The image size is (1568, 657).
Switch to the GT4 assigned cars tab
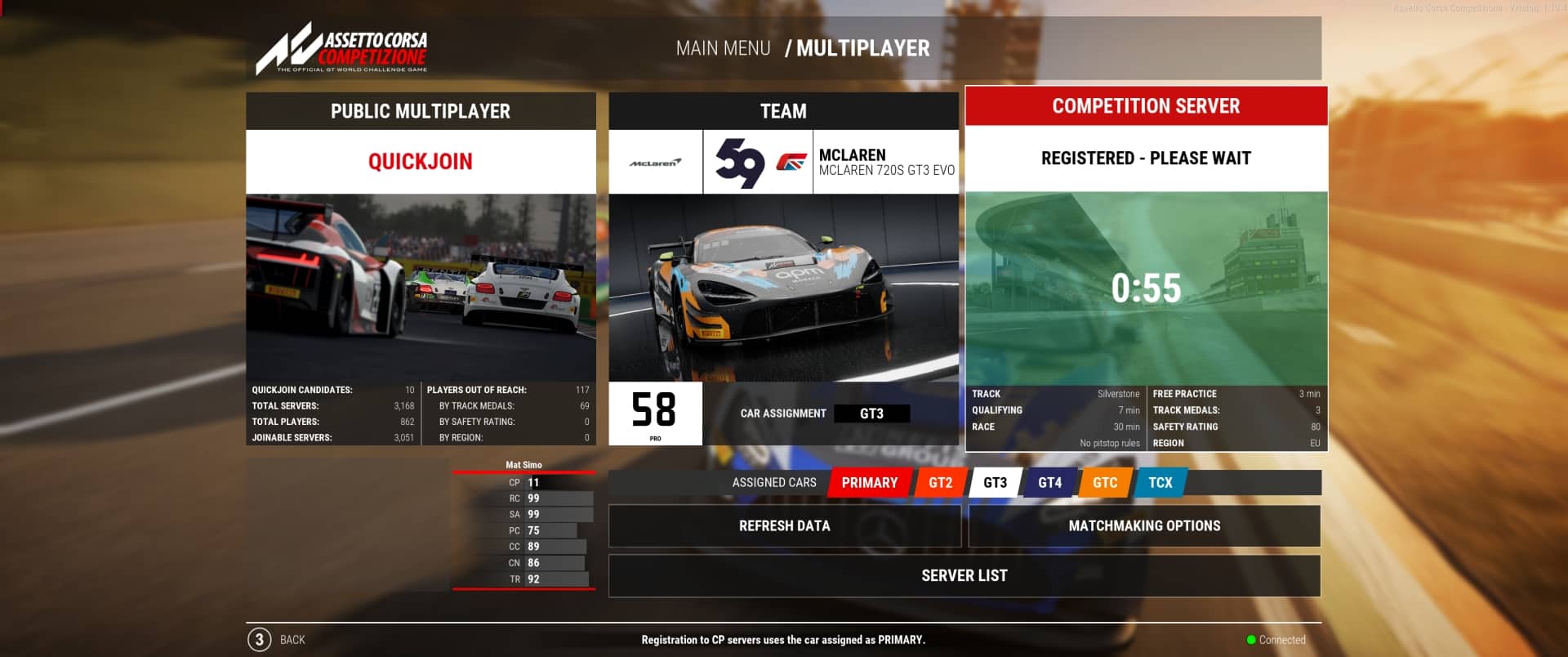[x=1049, y=482]
